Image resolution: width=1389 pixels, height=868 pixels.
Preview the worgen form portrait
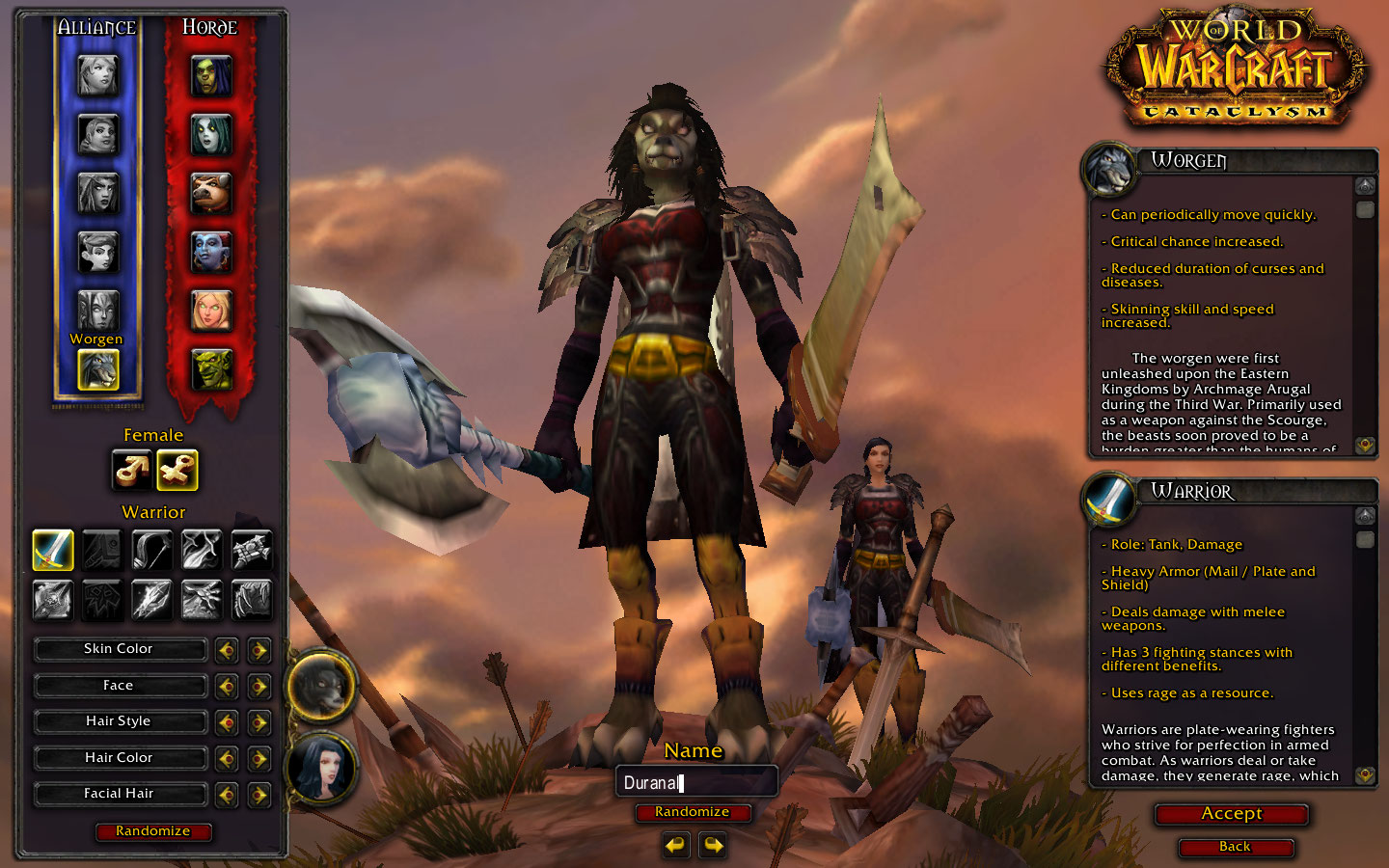click(321, 686)
